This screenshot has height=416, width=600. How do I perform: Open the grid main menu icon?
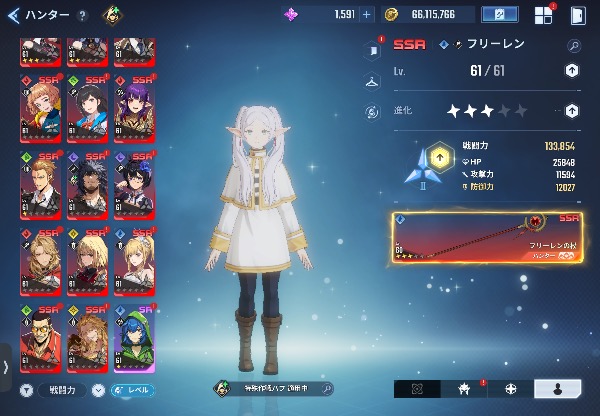[543, 15]
